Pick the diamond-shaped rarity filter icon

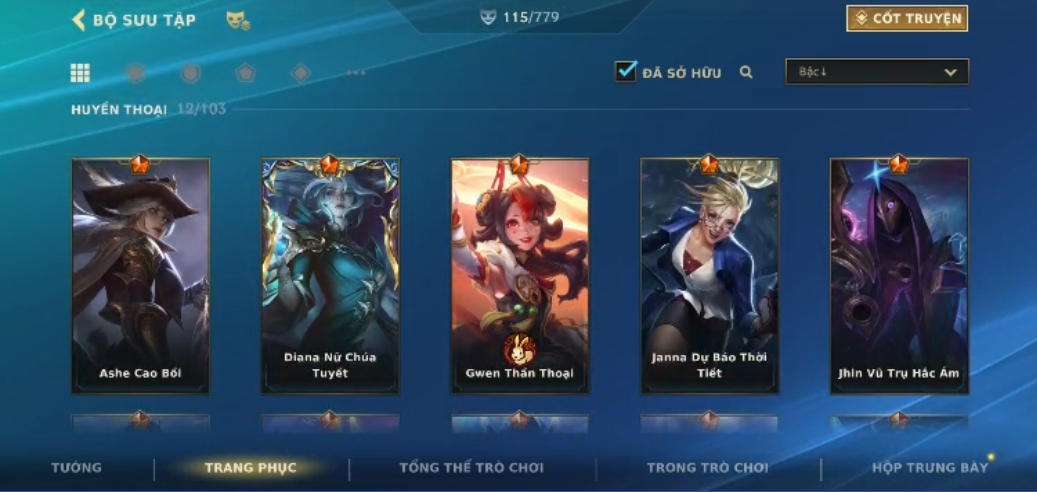(x=300, y=73)
